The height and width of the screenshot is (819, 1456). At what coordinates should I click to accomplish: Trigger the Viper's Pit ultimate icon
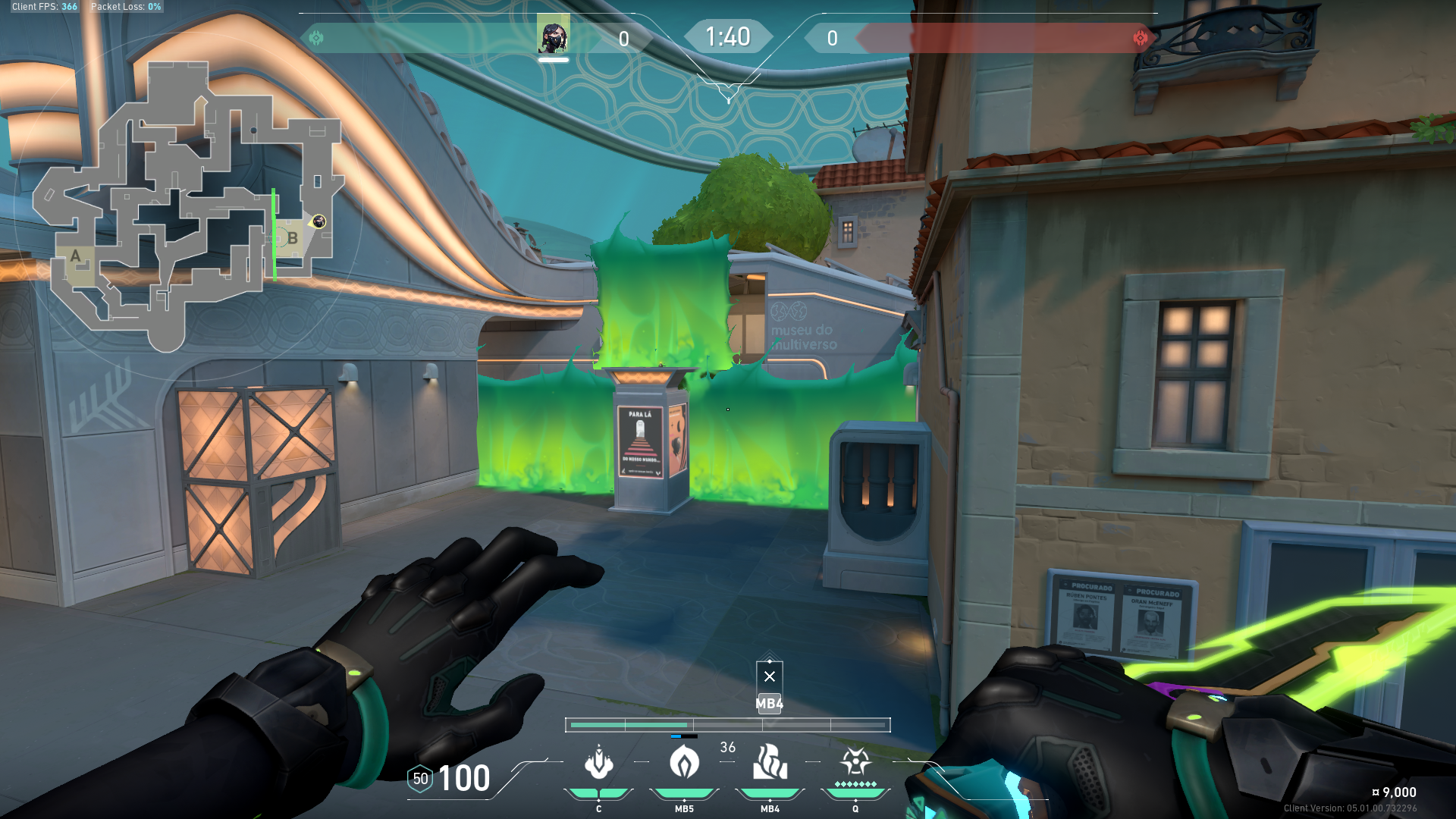(x=855, y=761)
